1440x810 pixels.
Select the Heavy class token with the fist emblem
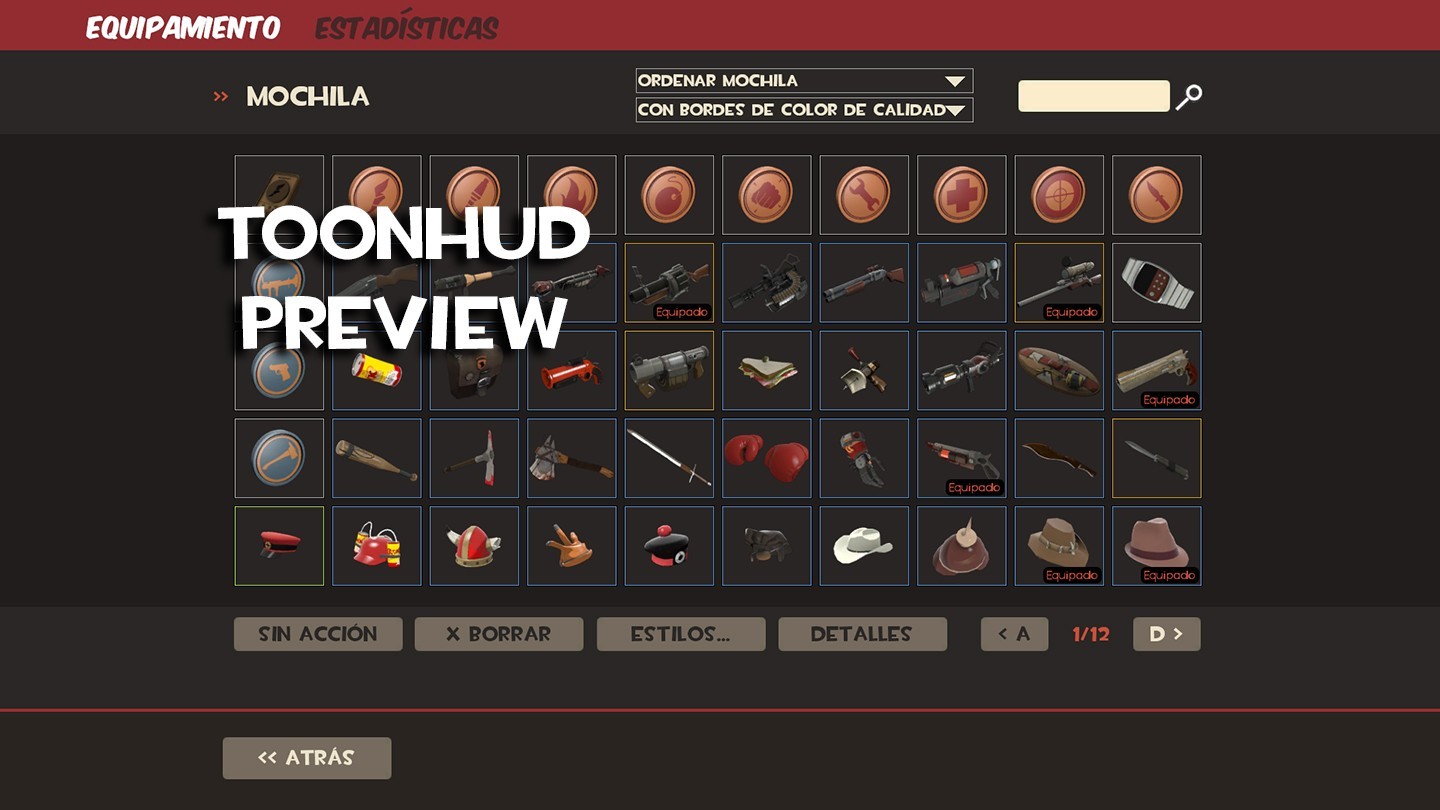(766, 194)
